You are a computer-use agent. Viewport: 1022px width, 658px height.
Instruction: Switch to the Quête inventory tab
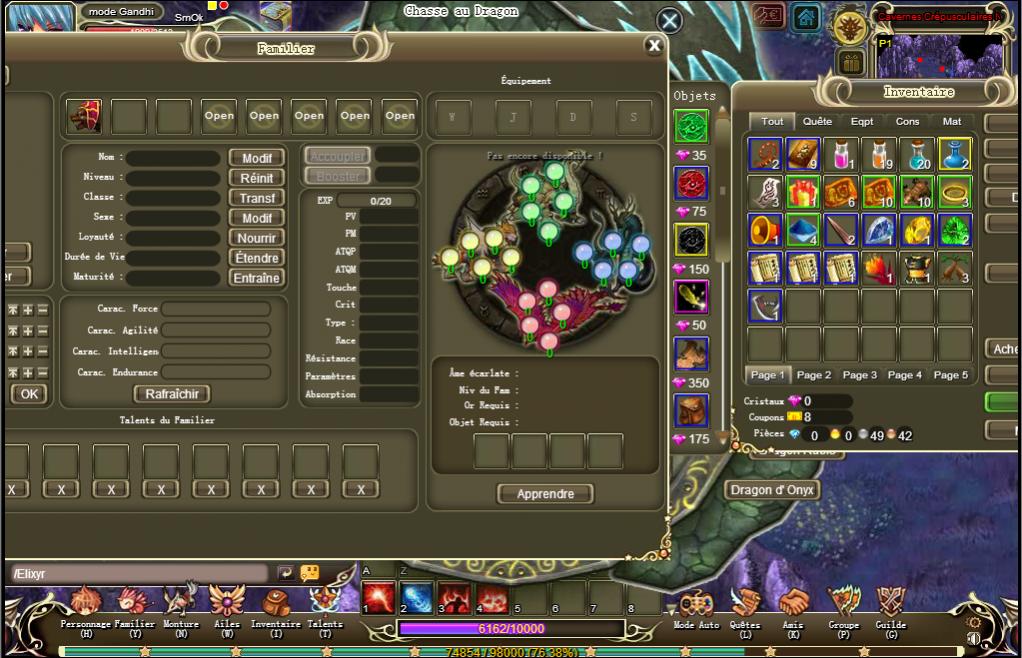point(817,122)
